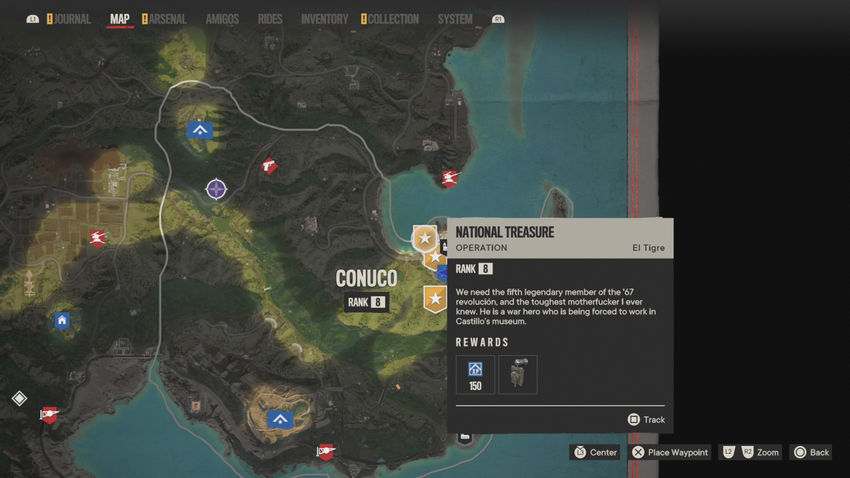Open the System tab

coord(455,19)
